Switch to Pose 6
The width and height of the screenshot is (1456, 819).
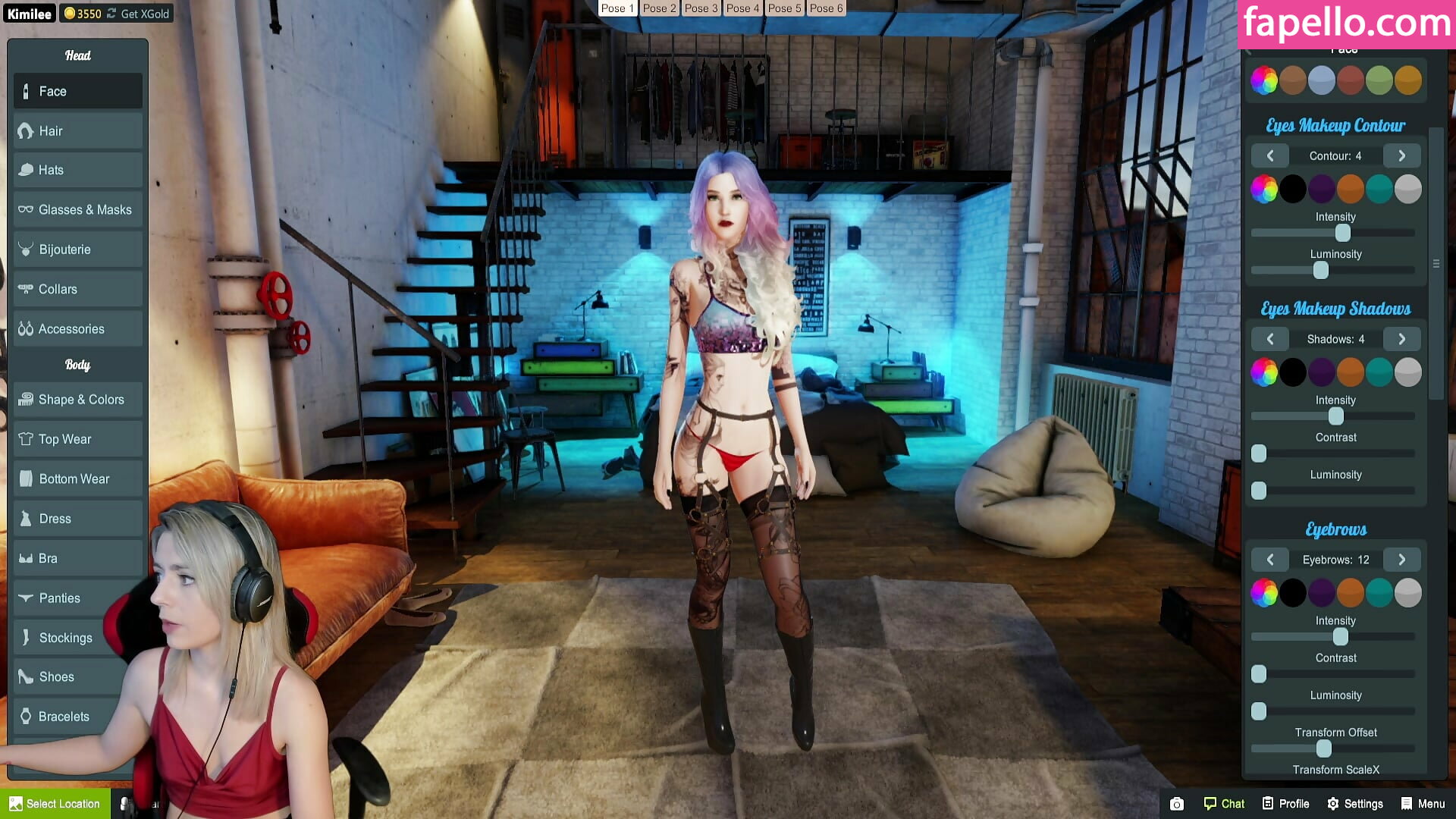(x=826, y=8)
